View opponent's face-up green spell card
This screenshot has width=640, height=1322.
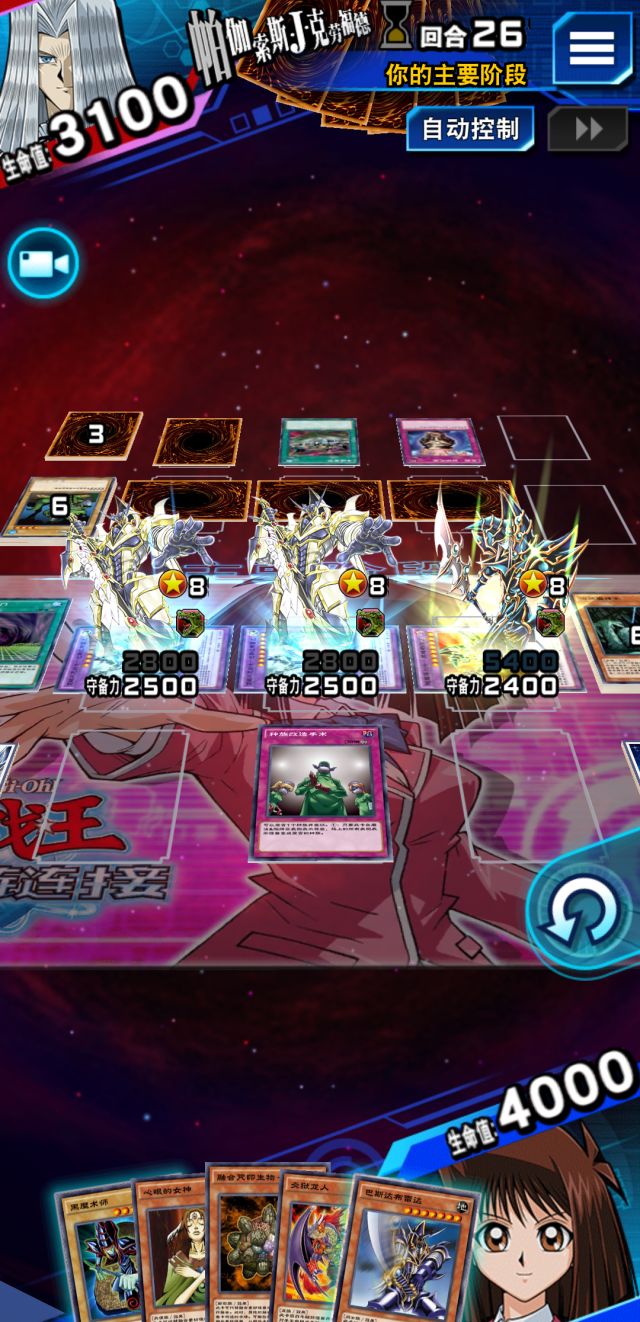pyautogui.click(x=317, y=441)
